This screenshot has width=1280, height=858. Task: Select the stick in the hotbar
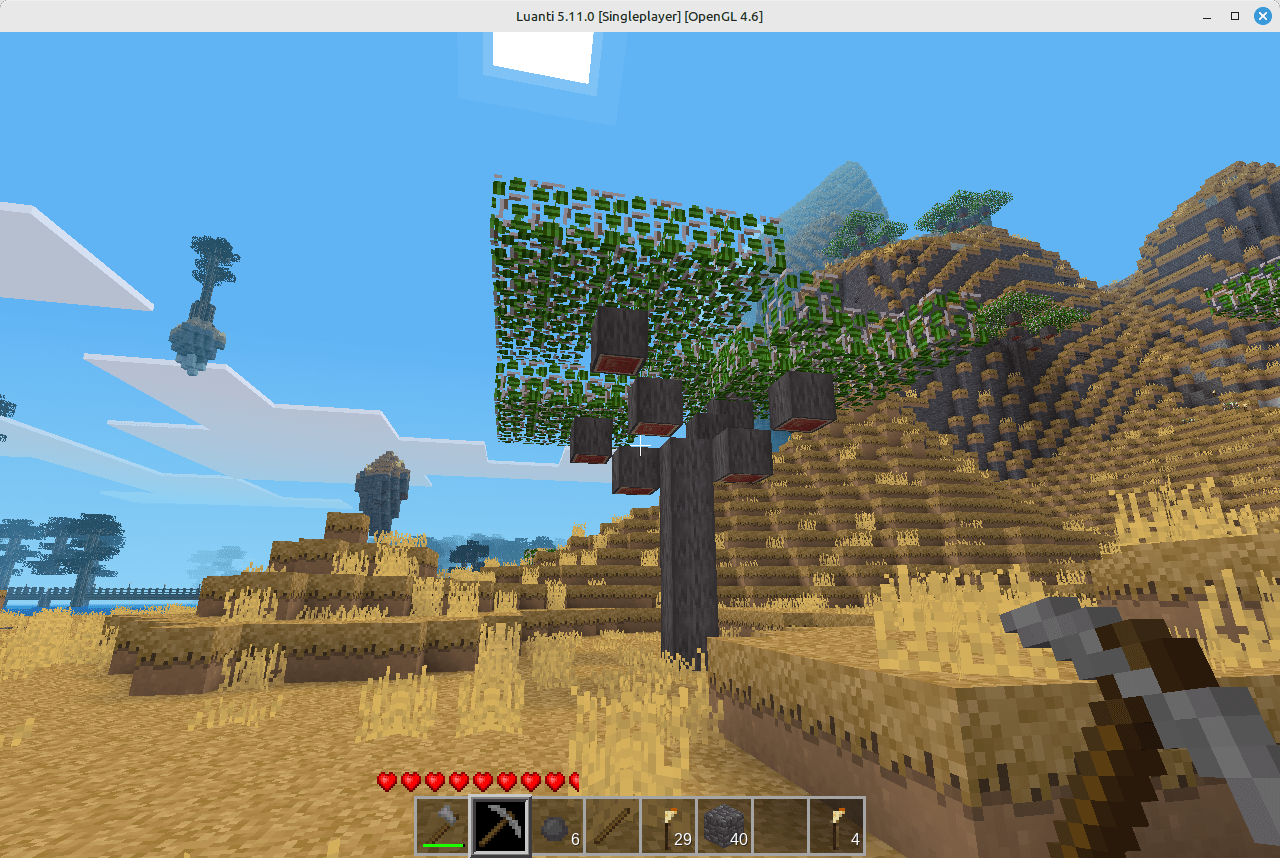tap(610, 823)
